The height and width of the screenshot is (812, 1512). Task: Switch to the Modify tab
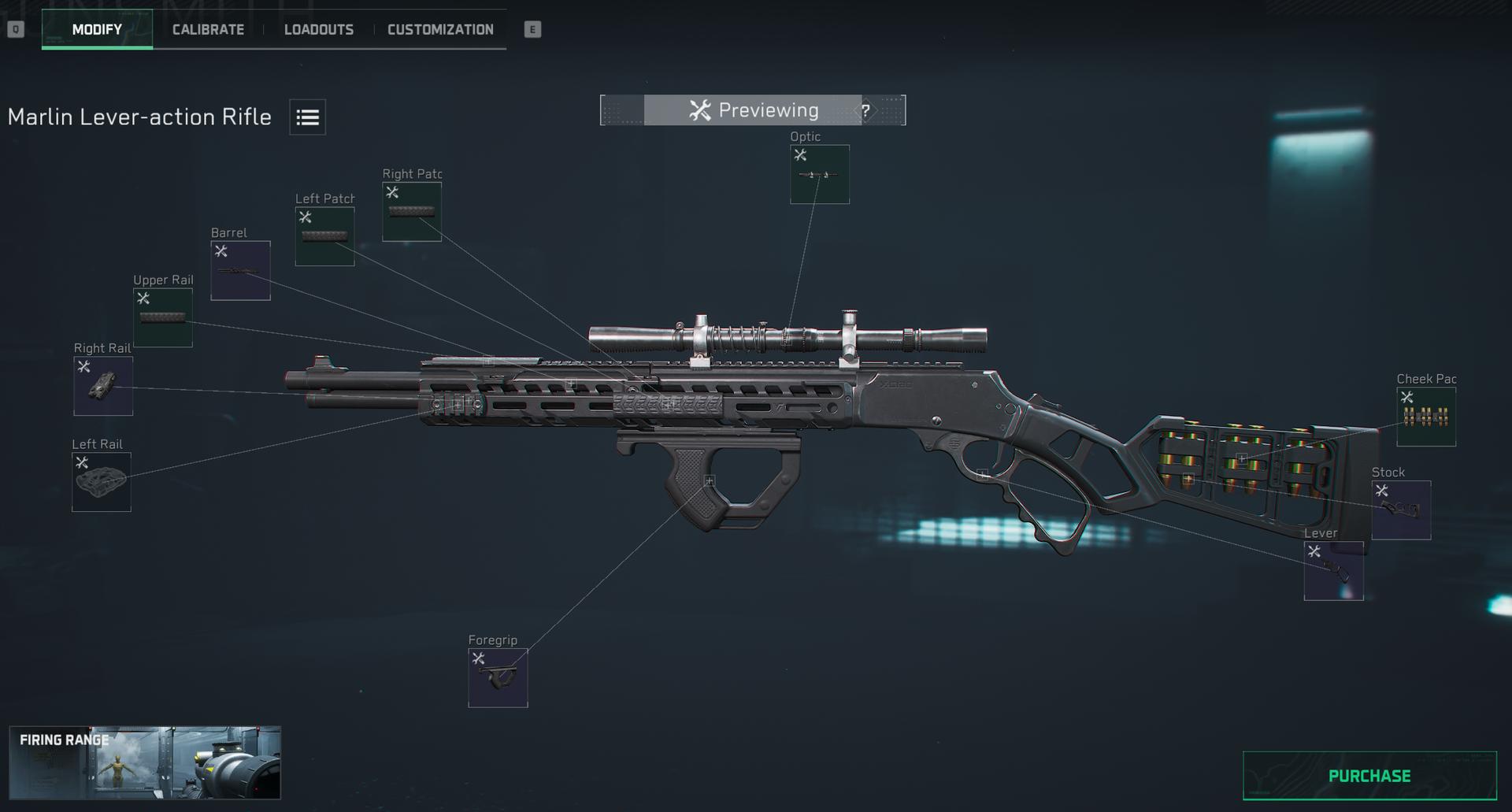[x=97, y=30]
